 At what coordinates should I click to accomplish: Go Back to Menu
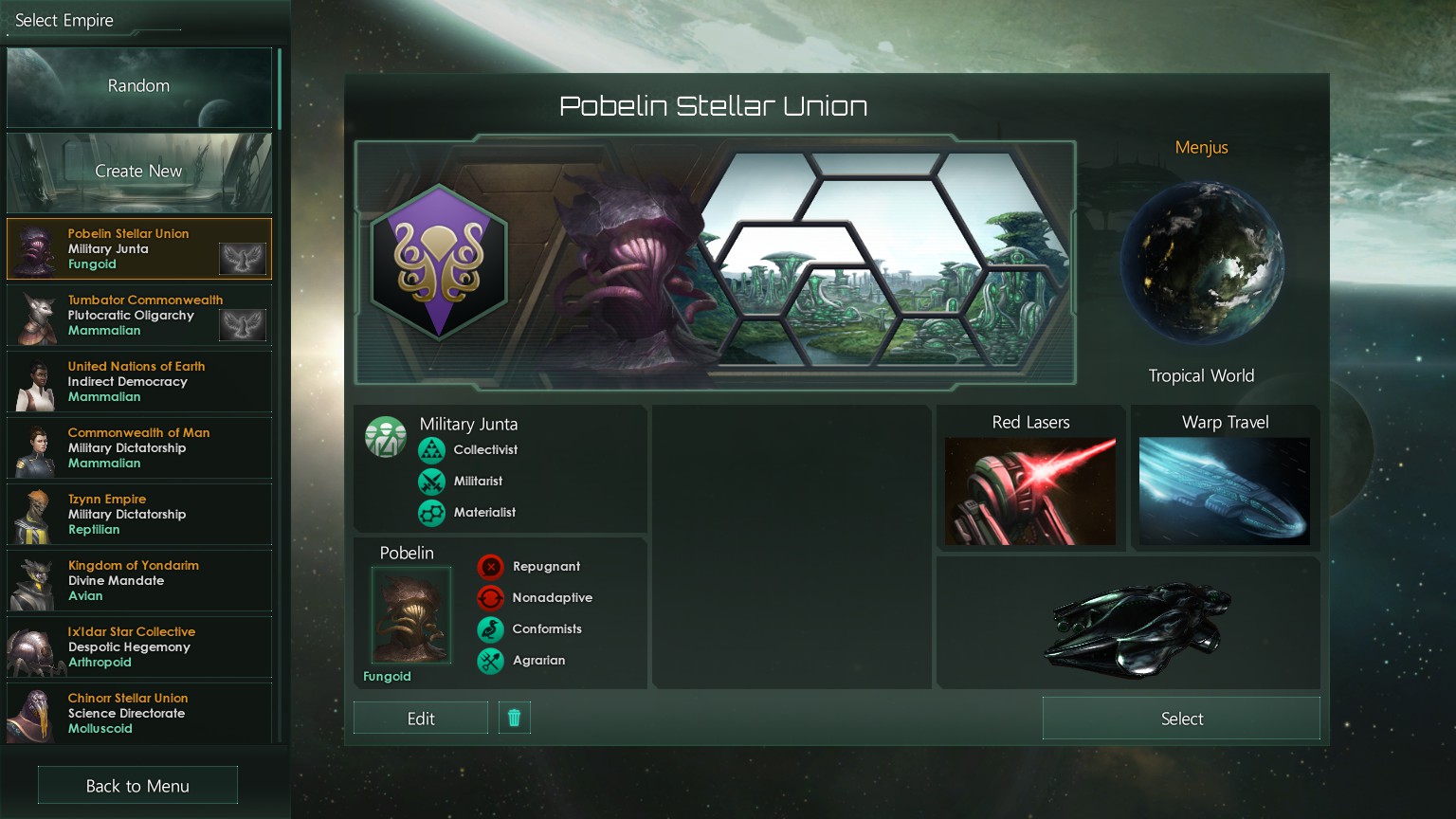(137, 786)
